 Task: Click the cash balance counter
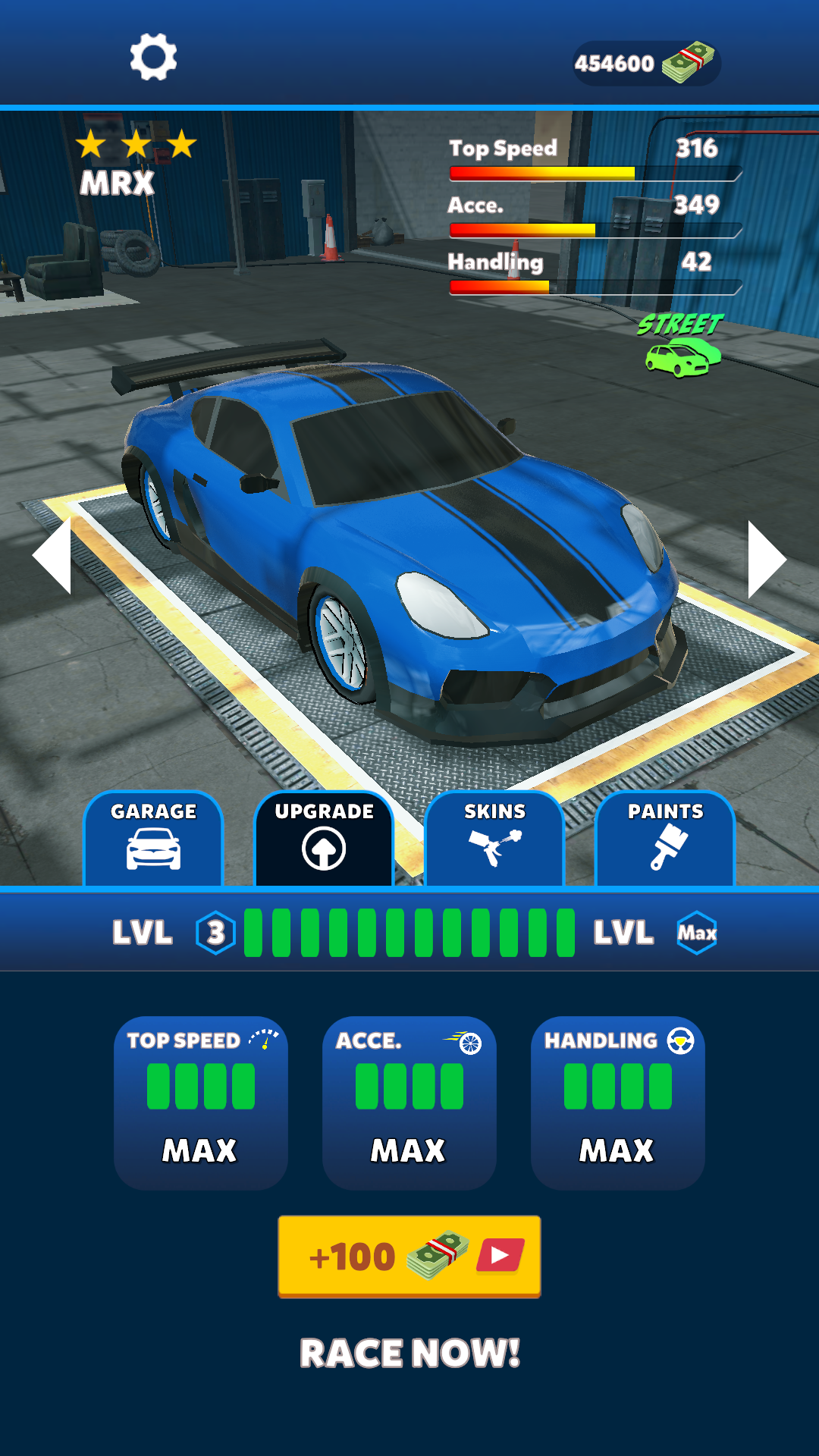coord(645,63)
